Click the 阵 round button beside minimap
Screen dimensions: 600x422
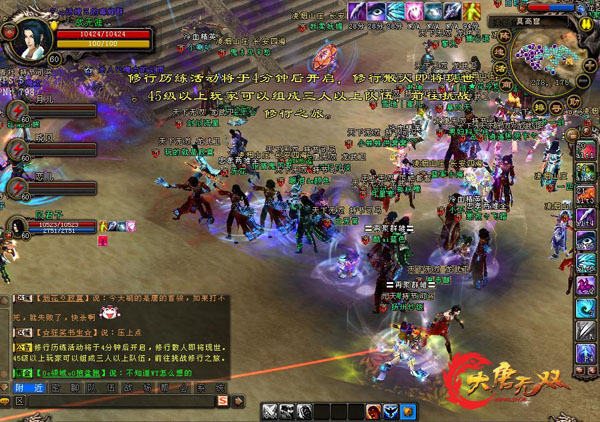[x=502, y=34]
